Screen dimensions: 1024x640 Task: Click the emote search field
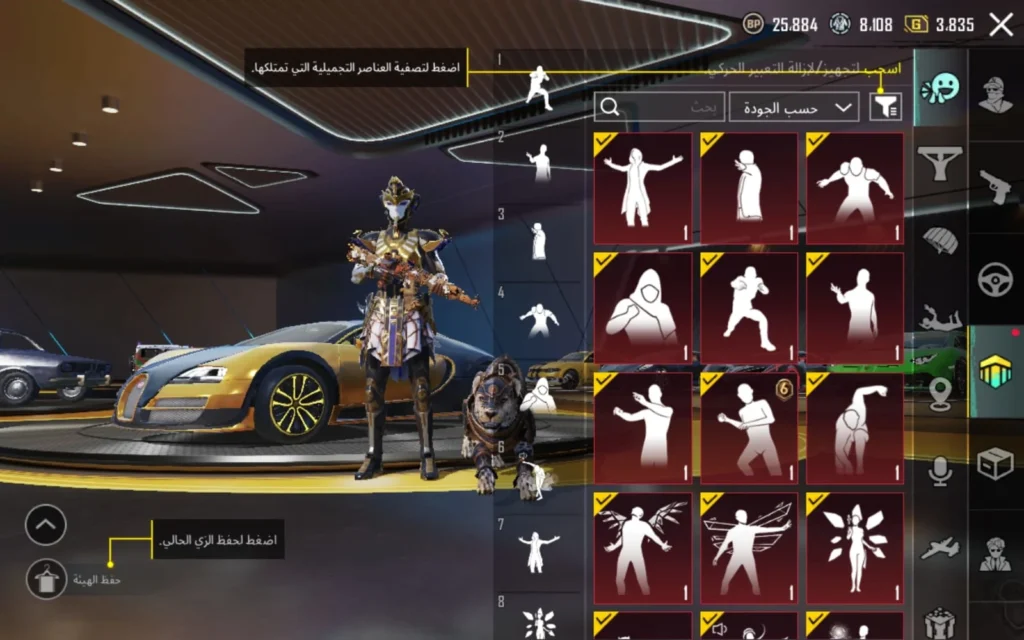point(660,107)
